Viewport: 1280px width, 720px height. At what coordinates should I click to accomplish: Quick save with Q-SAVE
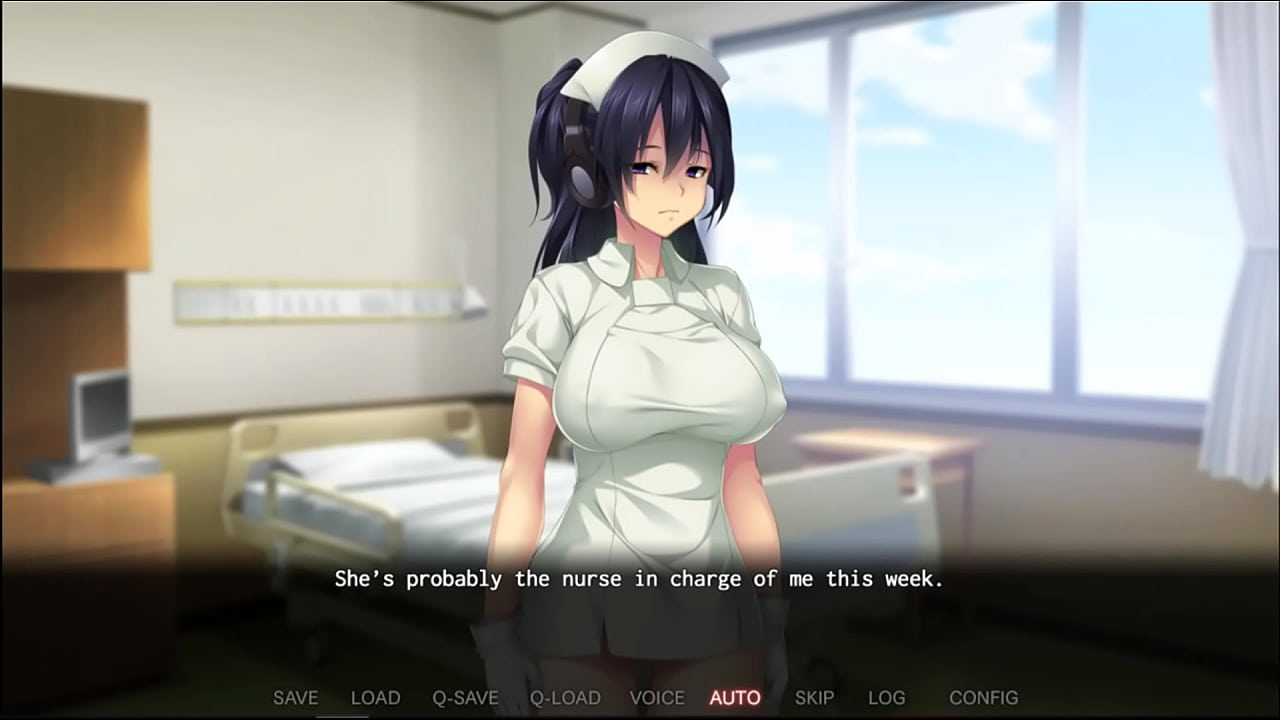pyautogui.click(x=465, y=698)
